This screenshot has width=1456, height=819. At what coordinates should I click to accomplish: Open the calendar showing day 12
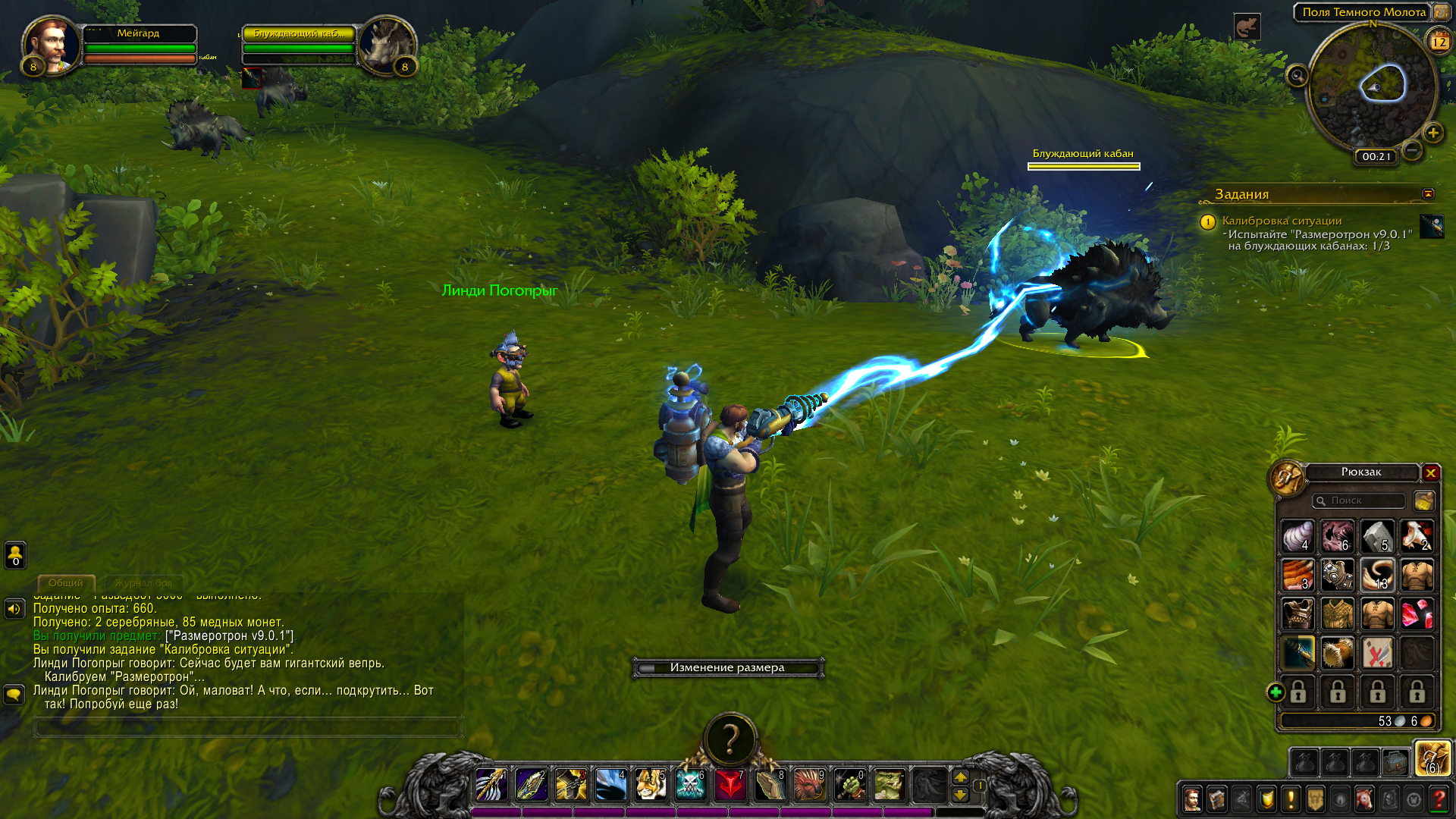[1439, 42]
